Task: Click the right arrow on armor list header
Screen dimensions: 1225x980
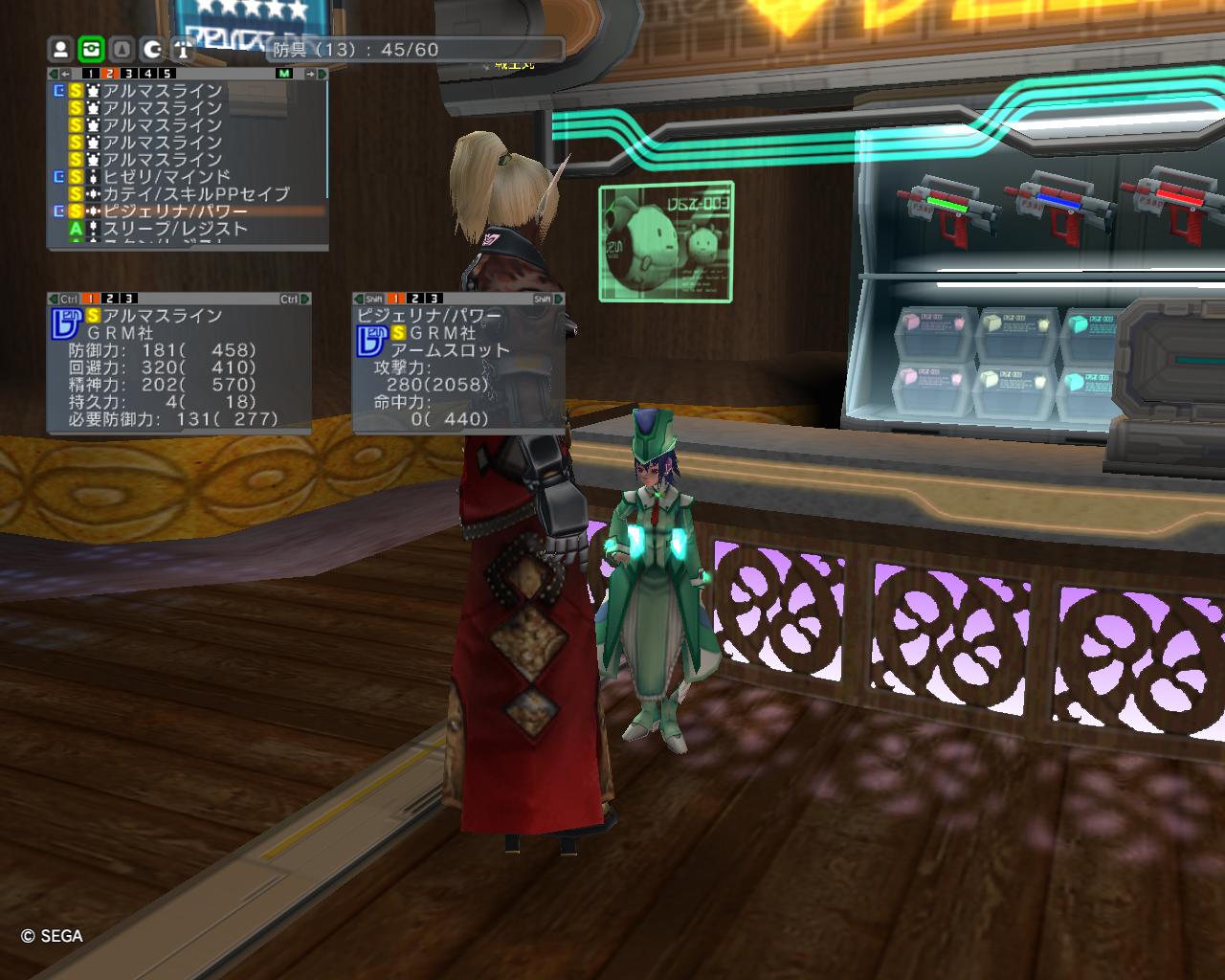Action: [311, 74]
